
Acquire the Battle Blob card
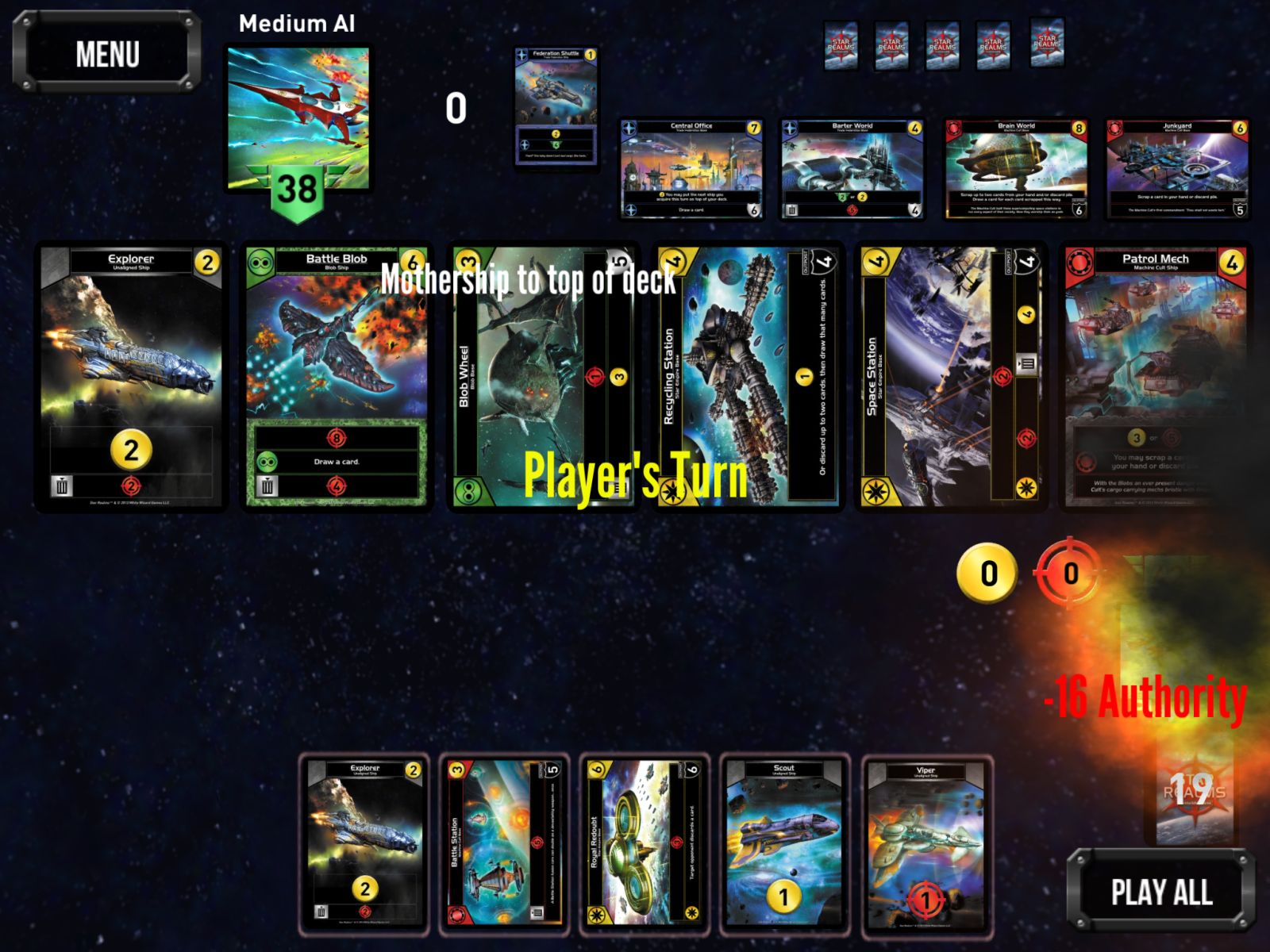(x=337, y=377)
